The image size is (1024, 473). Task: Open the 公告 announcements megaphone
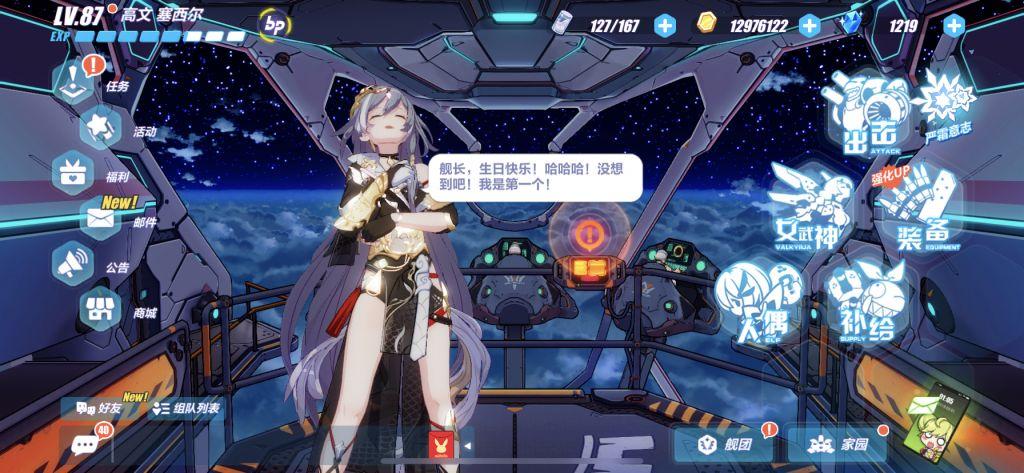pyautogui.click(x=73, y=263)
